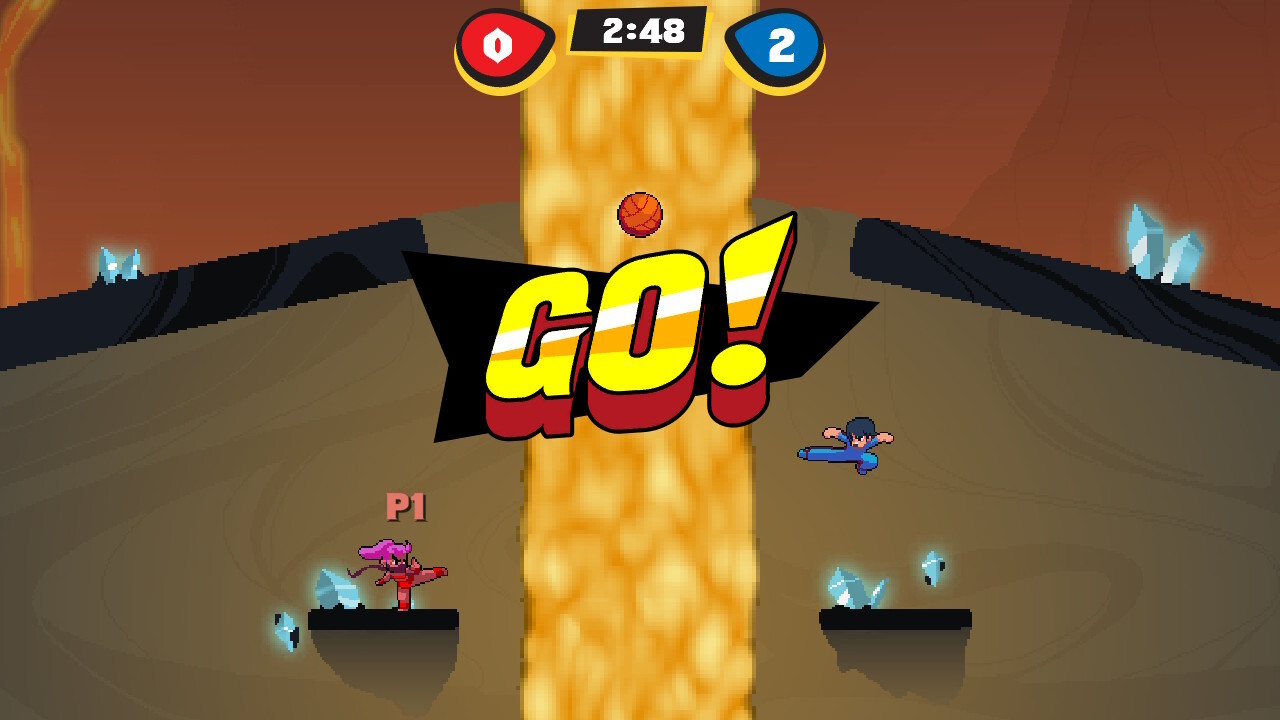Click the basketball above the lava stream
This screenshot has height=720, width=1280.
[641, 213]
